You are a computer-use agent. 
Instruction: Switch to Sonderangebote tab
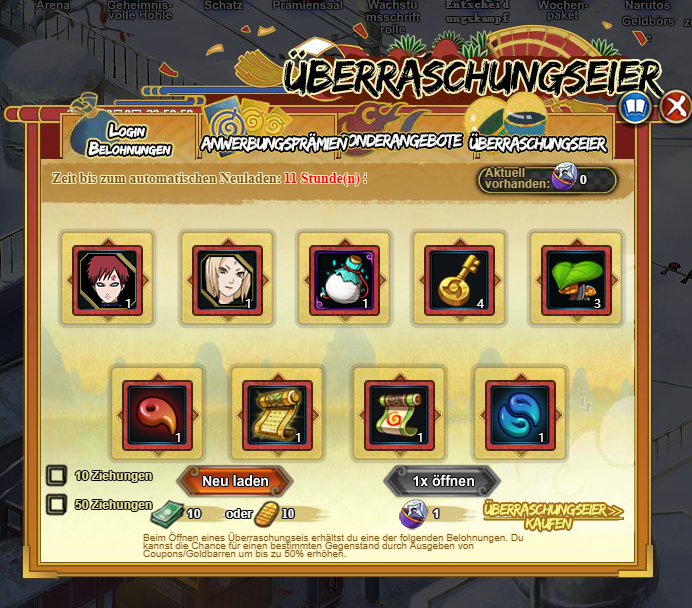(x=402, y=143)
